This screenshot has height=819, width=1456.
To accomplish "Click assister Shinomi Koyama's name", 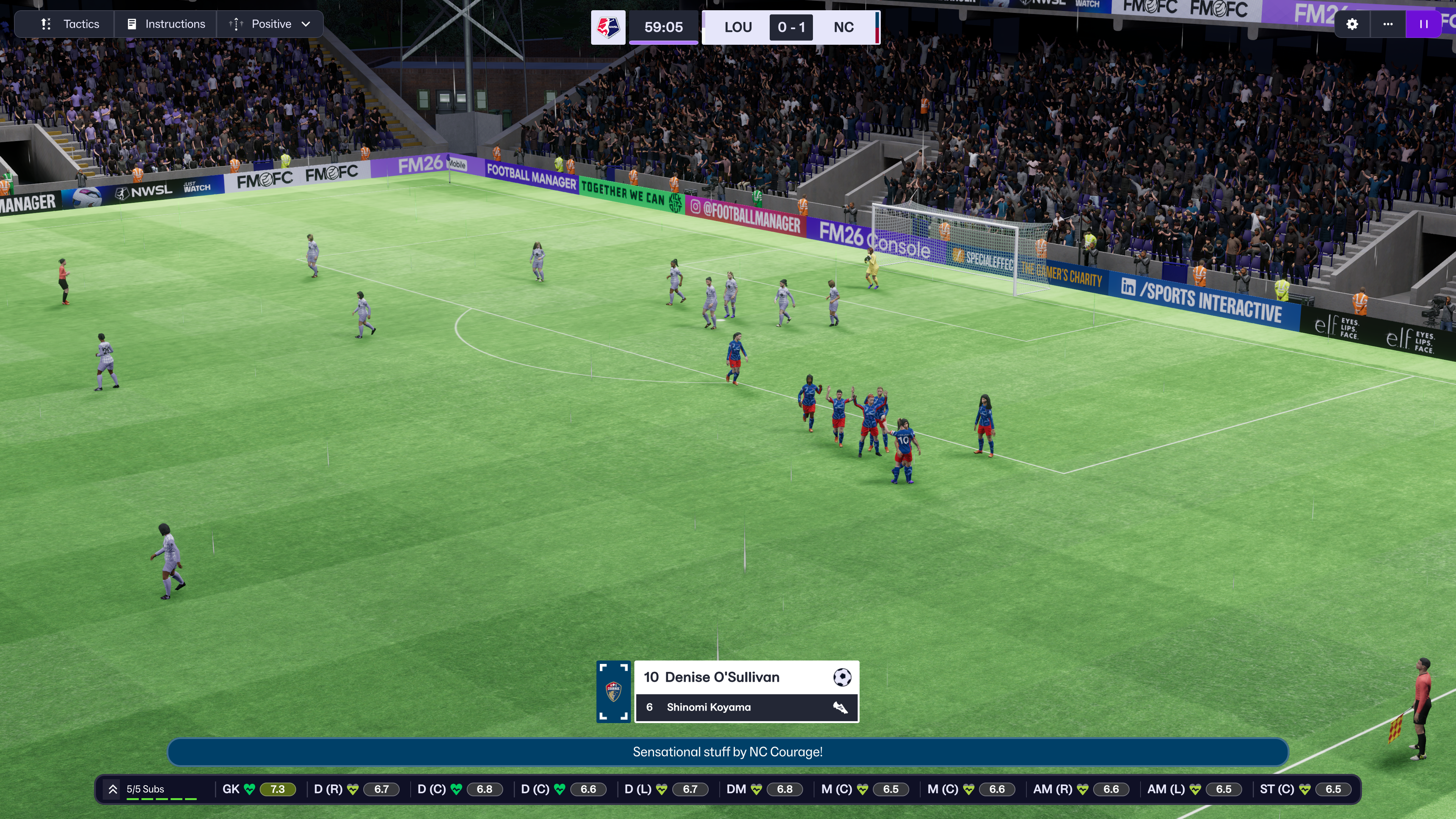I will [x=709, y=708].
